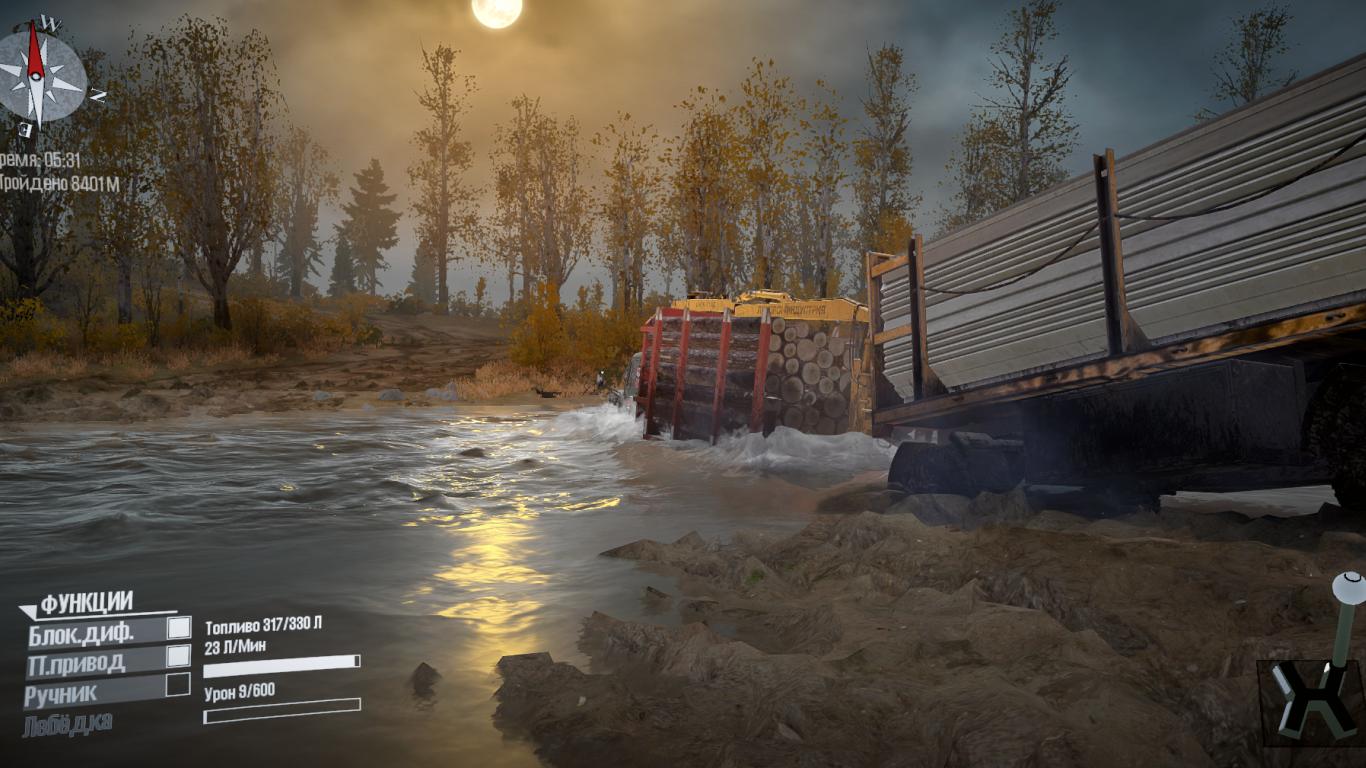Collapse the ФУНКЦИИ functions panel header
This screenshot has height=768, width=1366.
(x=85, y=603)
